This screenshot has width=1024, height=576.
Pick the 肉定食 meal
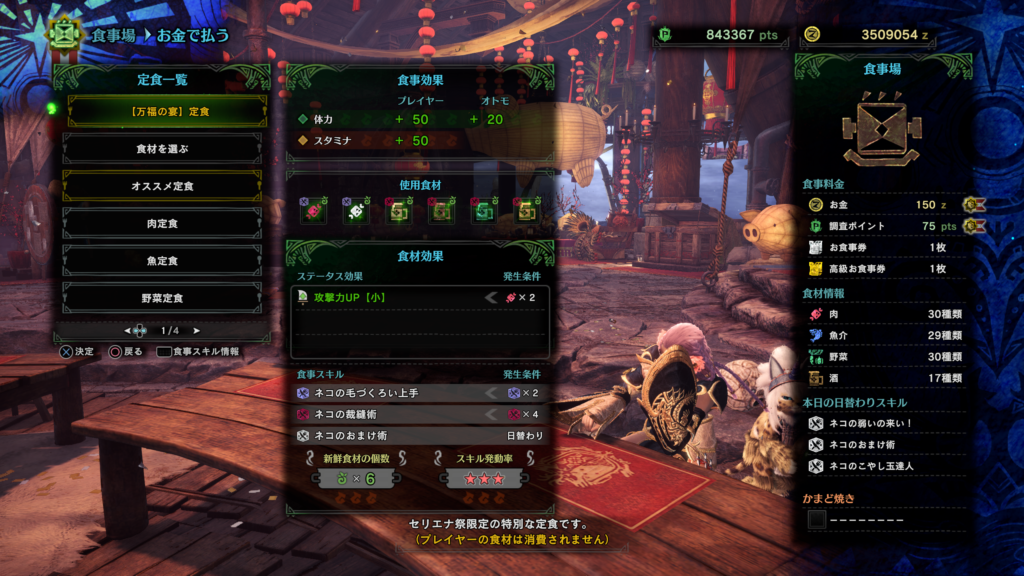(x=162, y=223)
